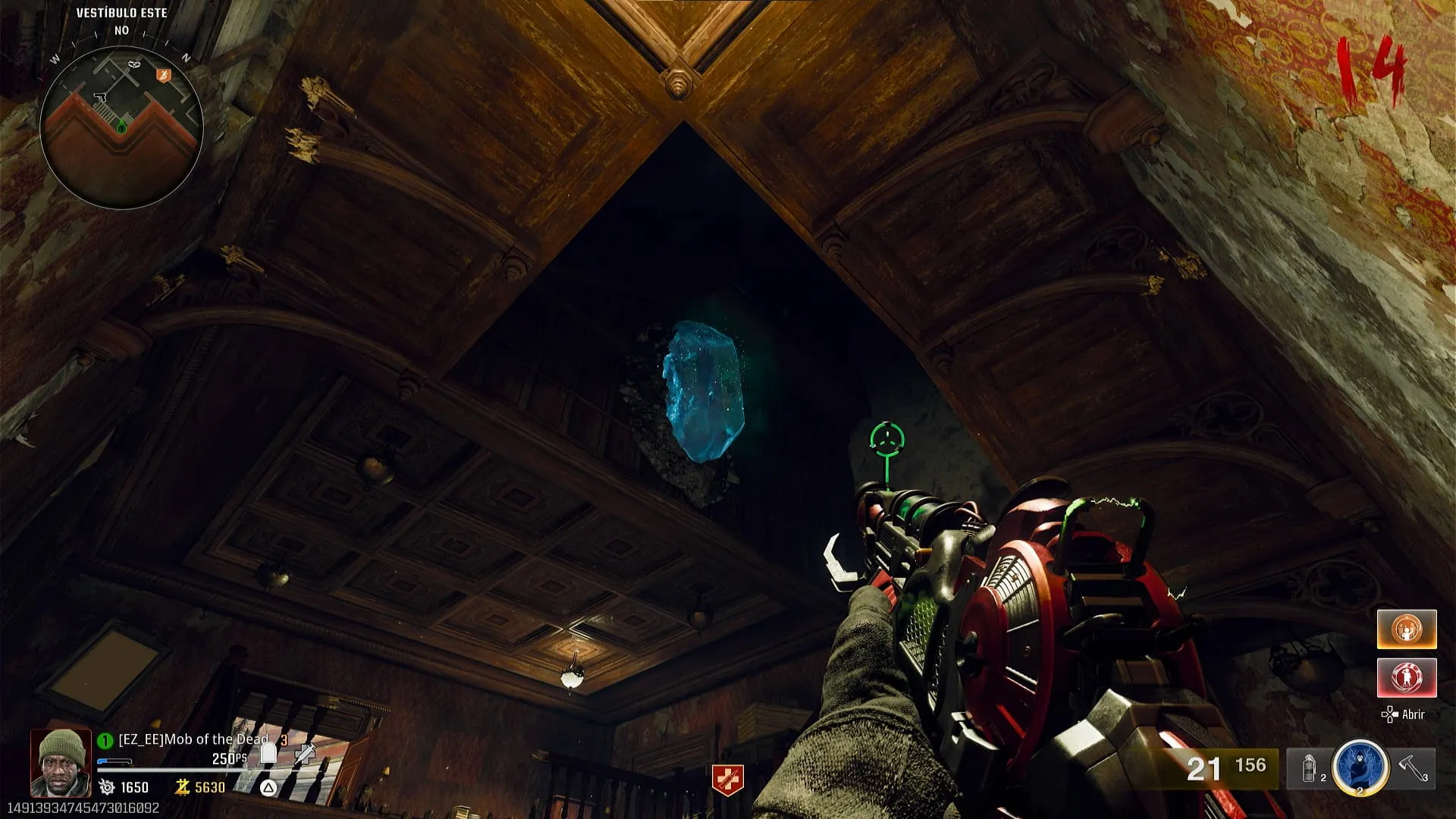This screenshot has height=819, width=1456.
Task: Select the orange perk machine marker on minimap
Action: click(163, 75)
